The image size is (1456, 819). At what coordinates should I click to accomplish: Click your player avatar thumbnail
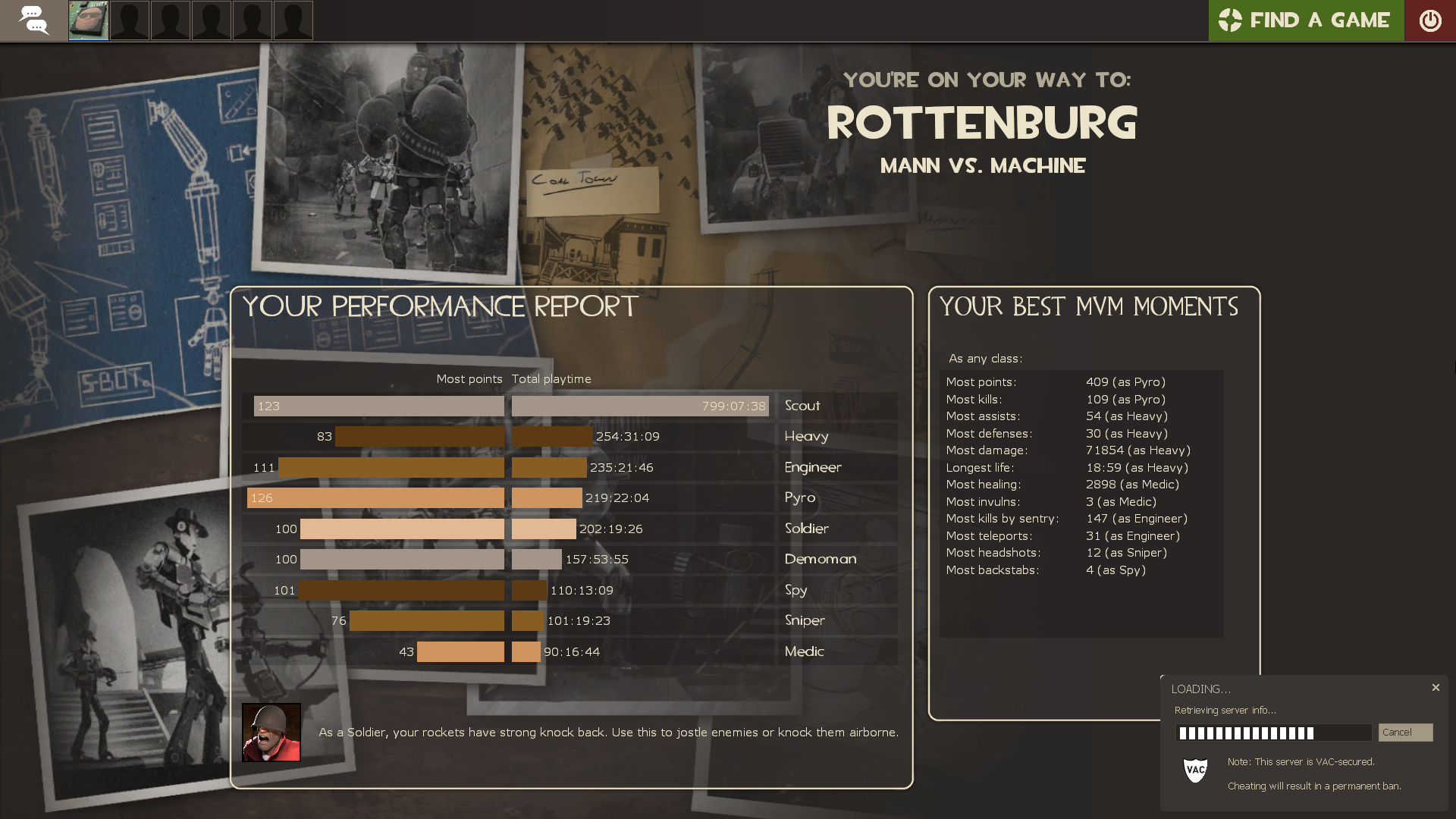pyautogui.click(x=88, y=20)
